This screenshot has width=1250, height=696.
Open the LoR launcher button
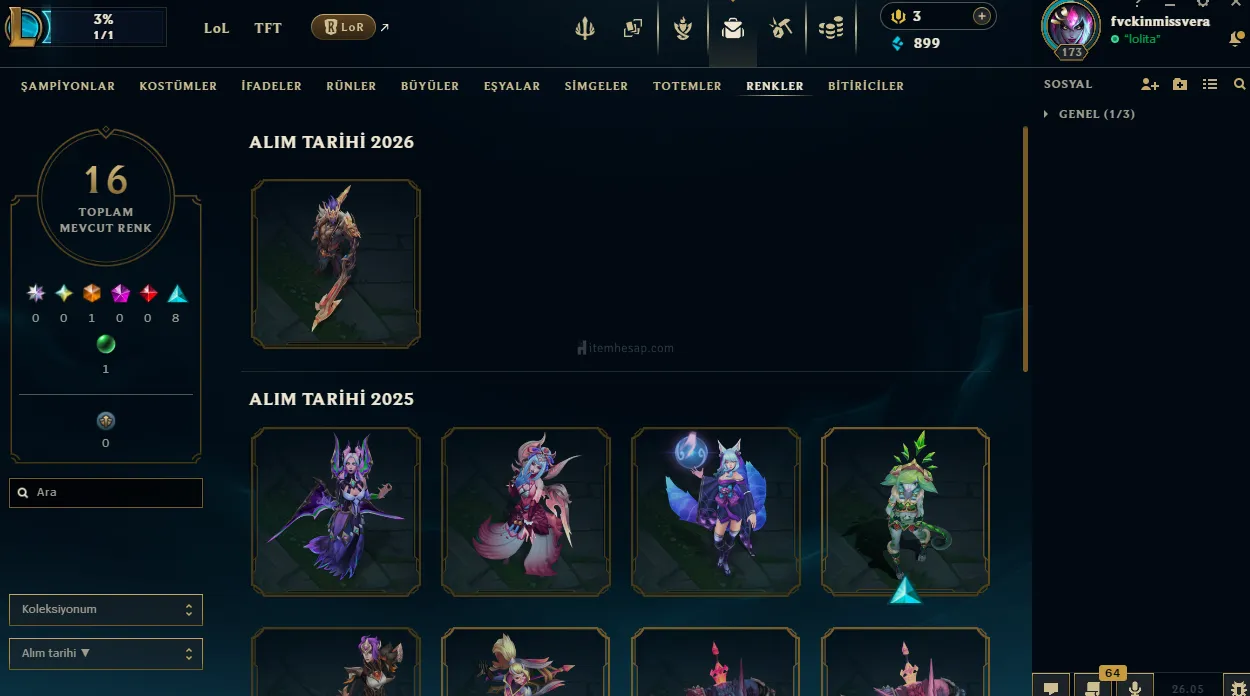(343, 28)
